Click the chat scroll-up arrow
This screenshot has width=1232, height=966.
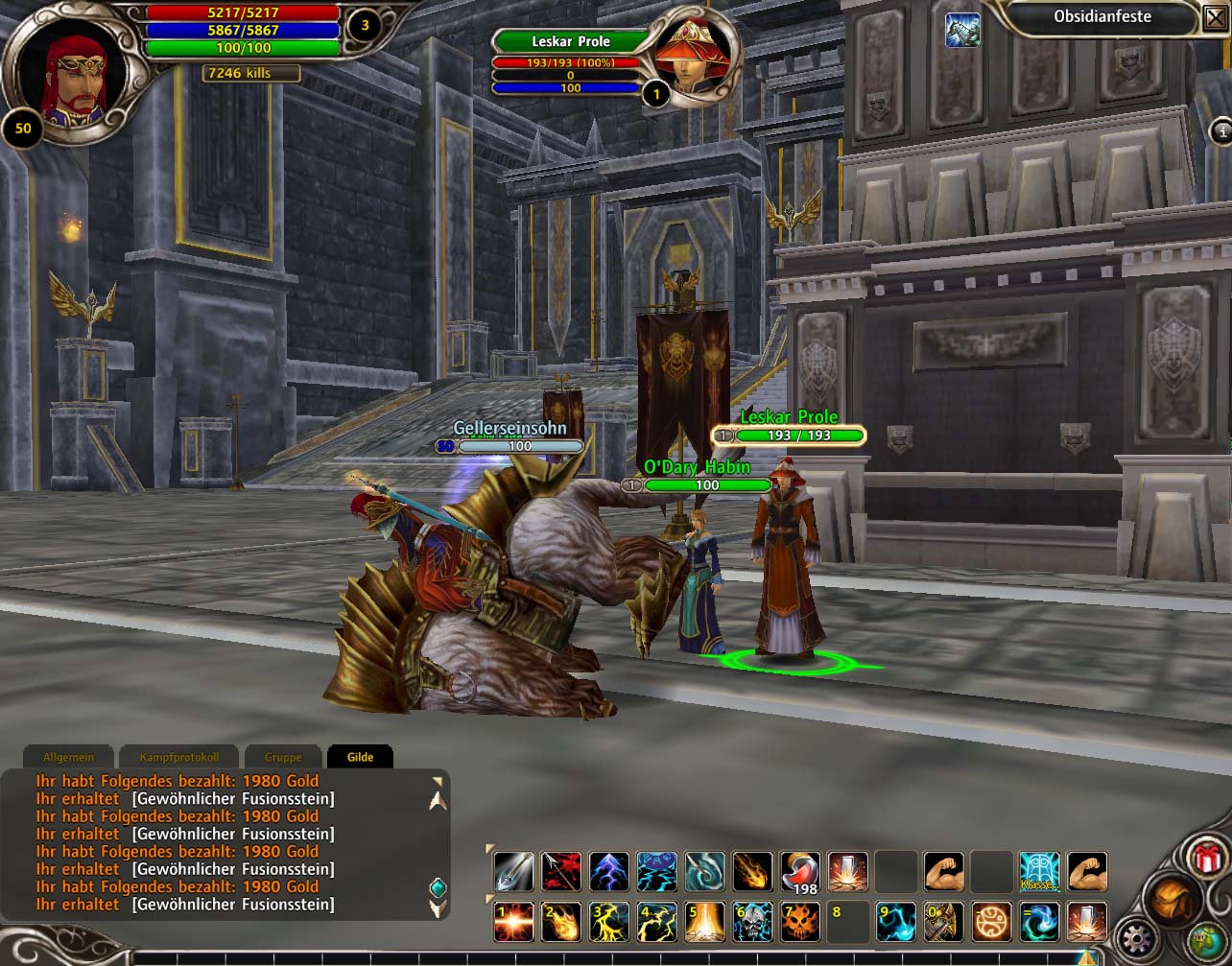point(438,800)
